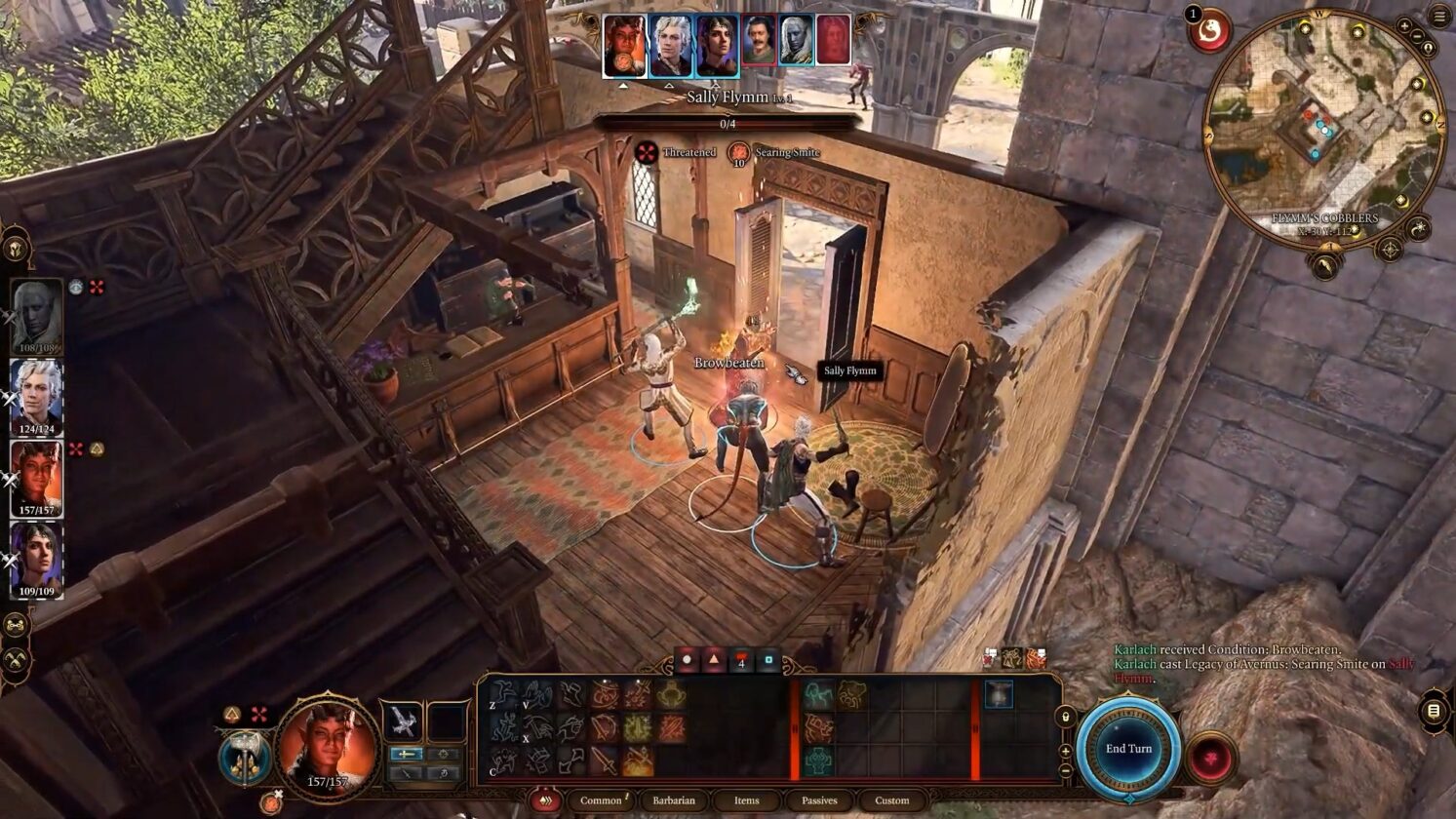The height and width of the screenshot is (819, 1456).
Task: Select the main-hand melee weapon slot
Action: 402,722
